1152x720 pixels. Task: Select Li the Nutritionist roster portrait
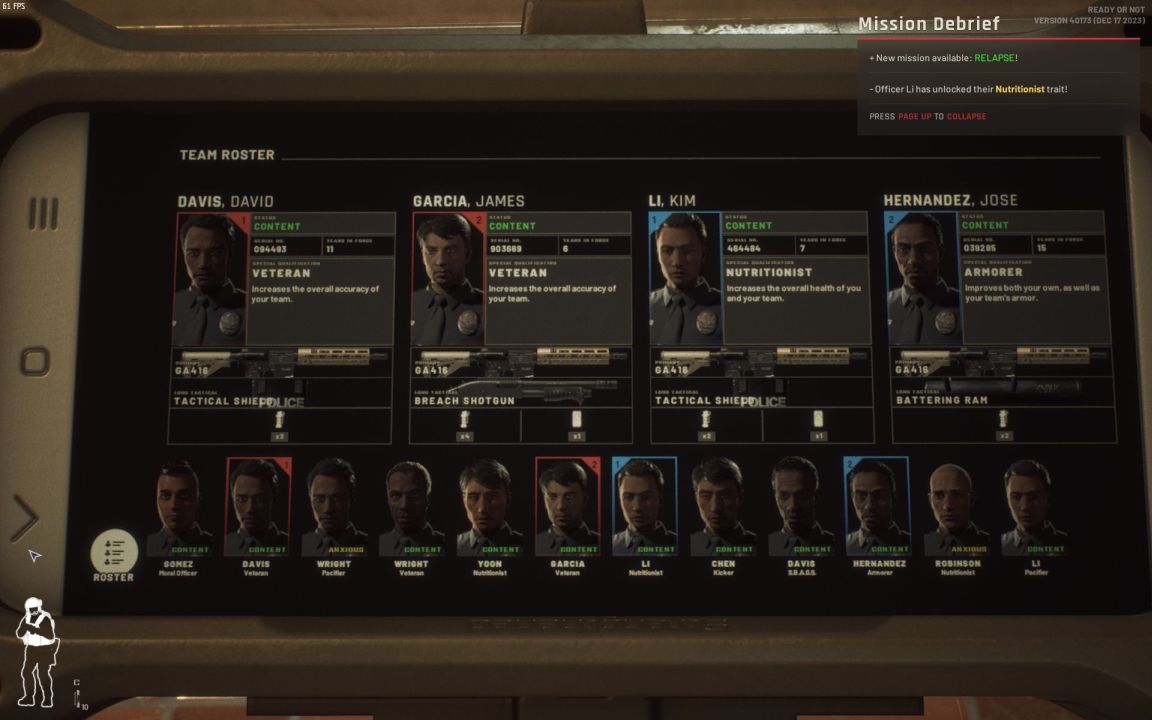(x=644, y=508)
